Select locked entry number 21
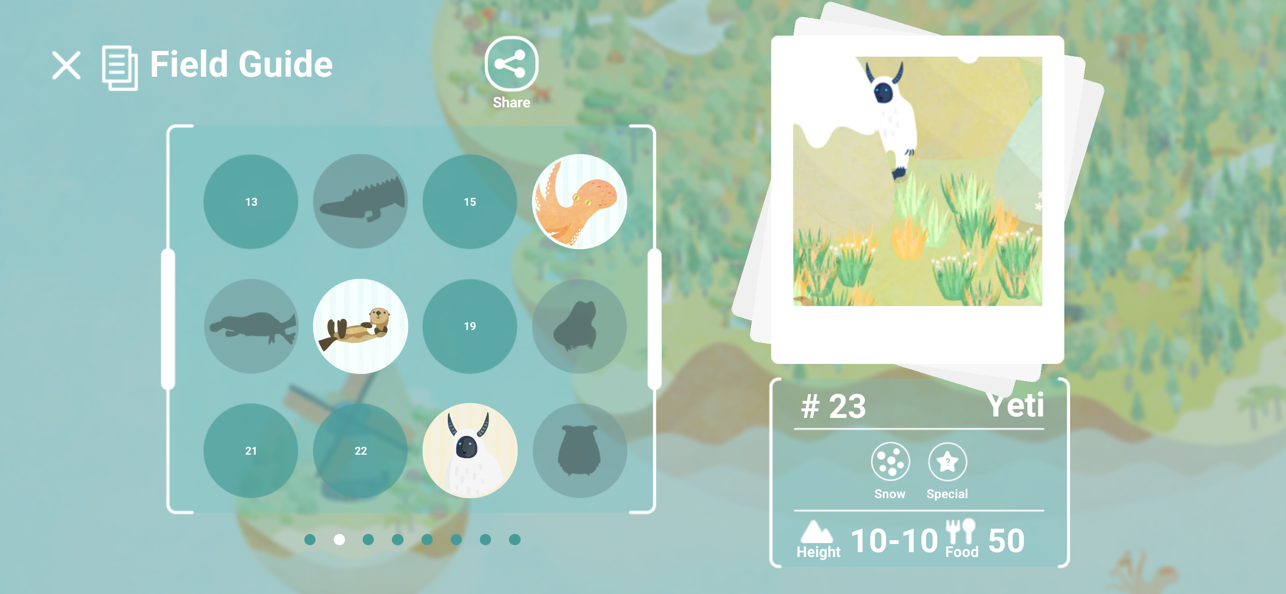 pyautogui.click(x=251, y=451)
